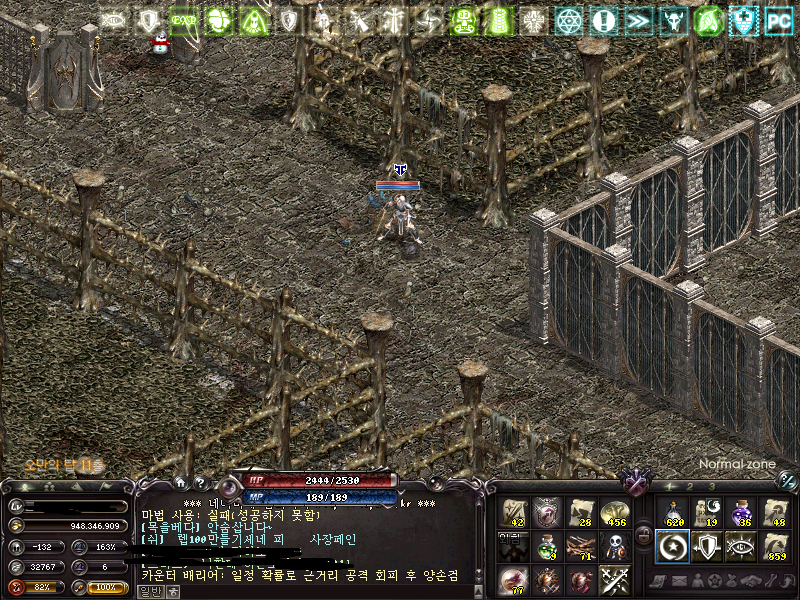The height and width of the screenshot is (600, 800).
Task: Use the blue potion with 620 count
Action: [x=672, y=513]
